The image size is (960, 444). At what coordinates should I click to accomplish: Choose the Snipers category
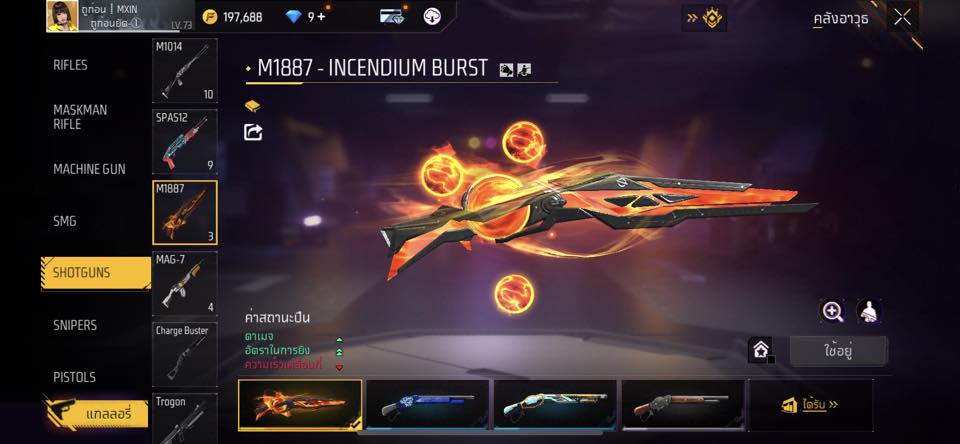coord(75,325)
